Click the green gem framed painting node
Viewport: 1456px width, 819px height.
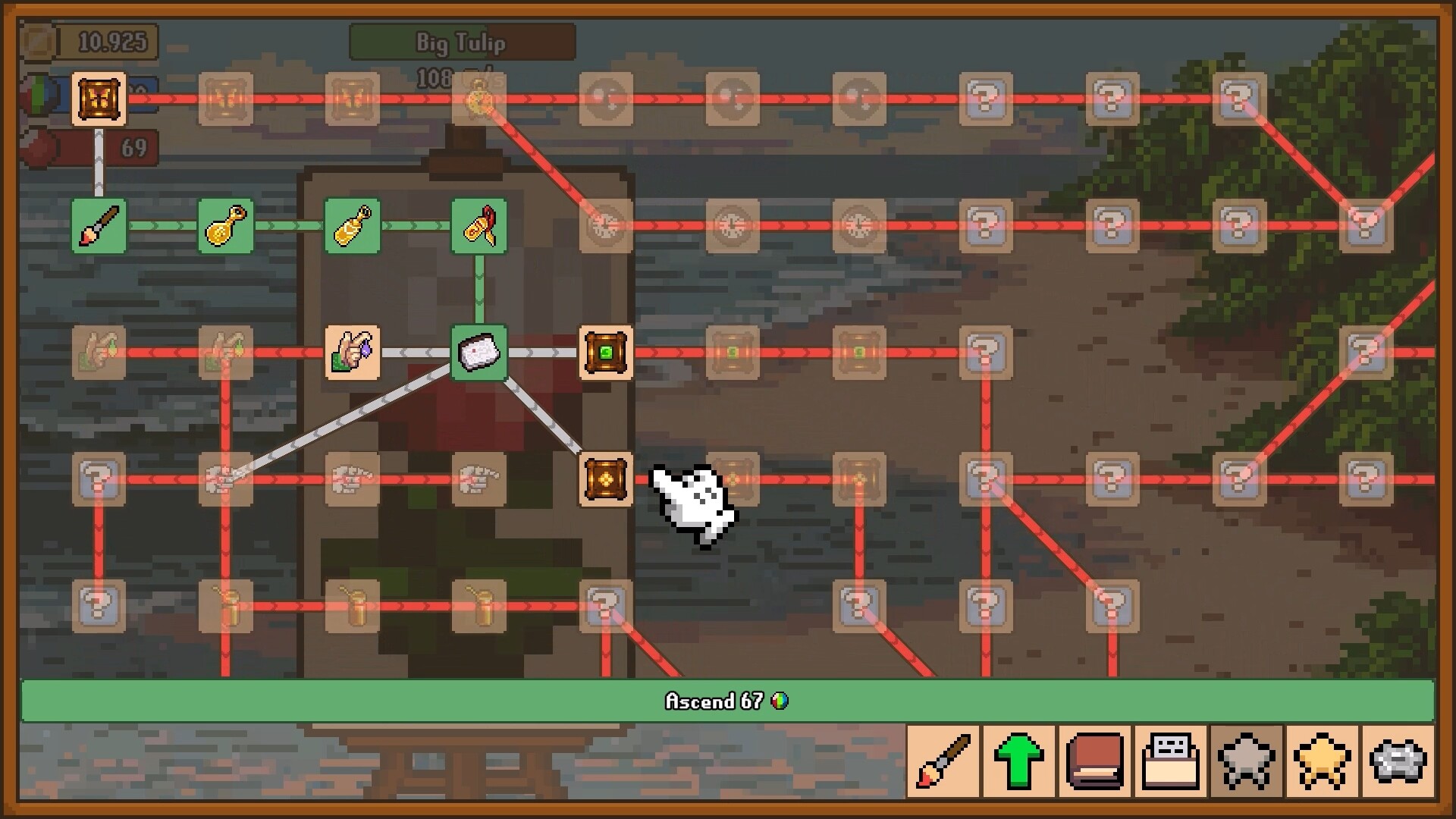604,353
